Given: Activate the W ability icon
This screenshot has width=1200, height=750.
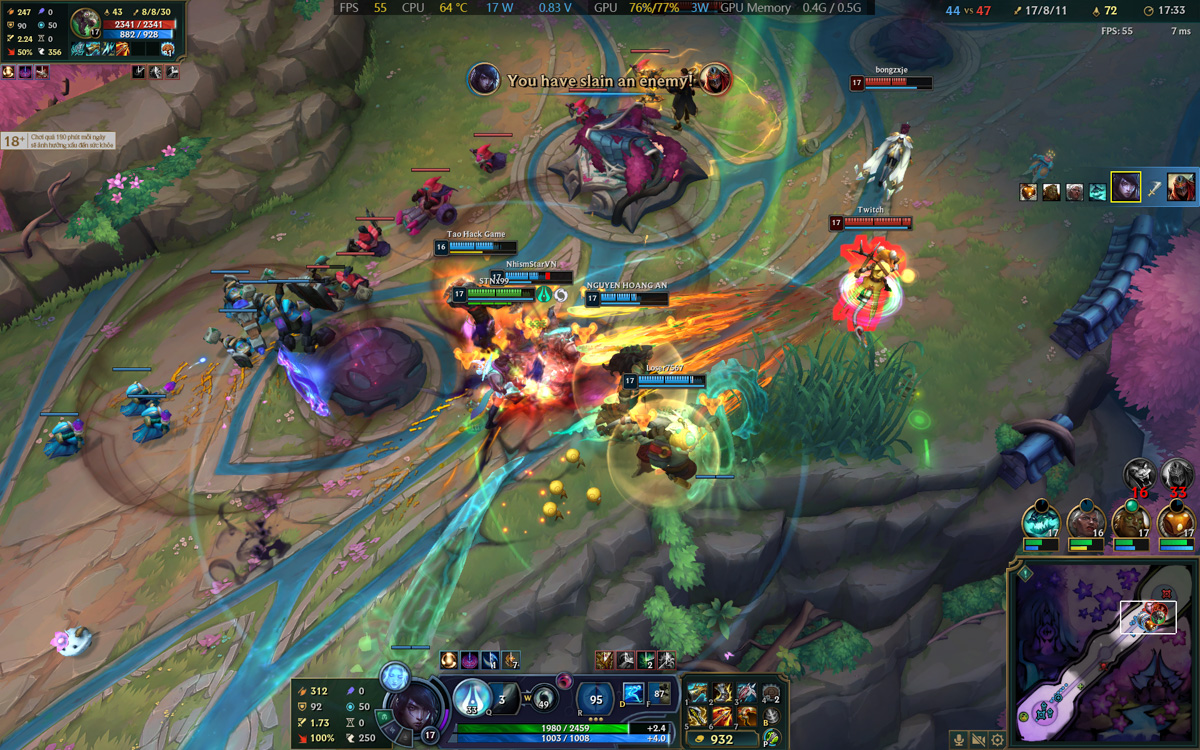Looking at the screenshot, I should (x=542, y=697).
